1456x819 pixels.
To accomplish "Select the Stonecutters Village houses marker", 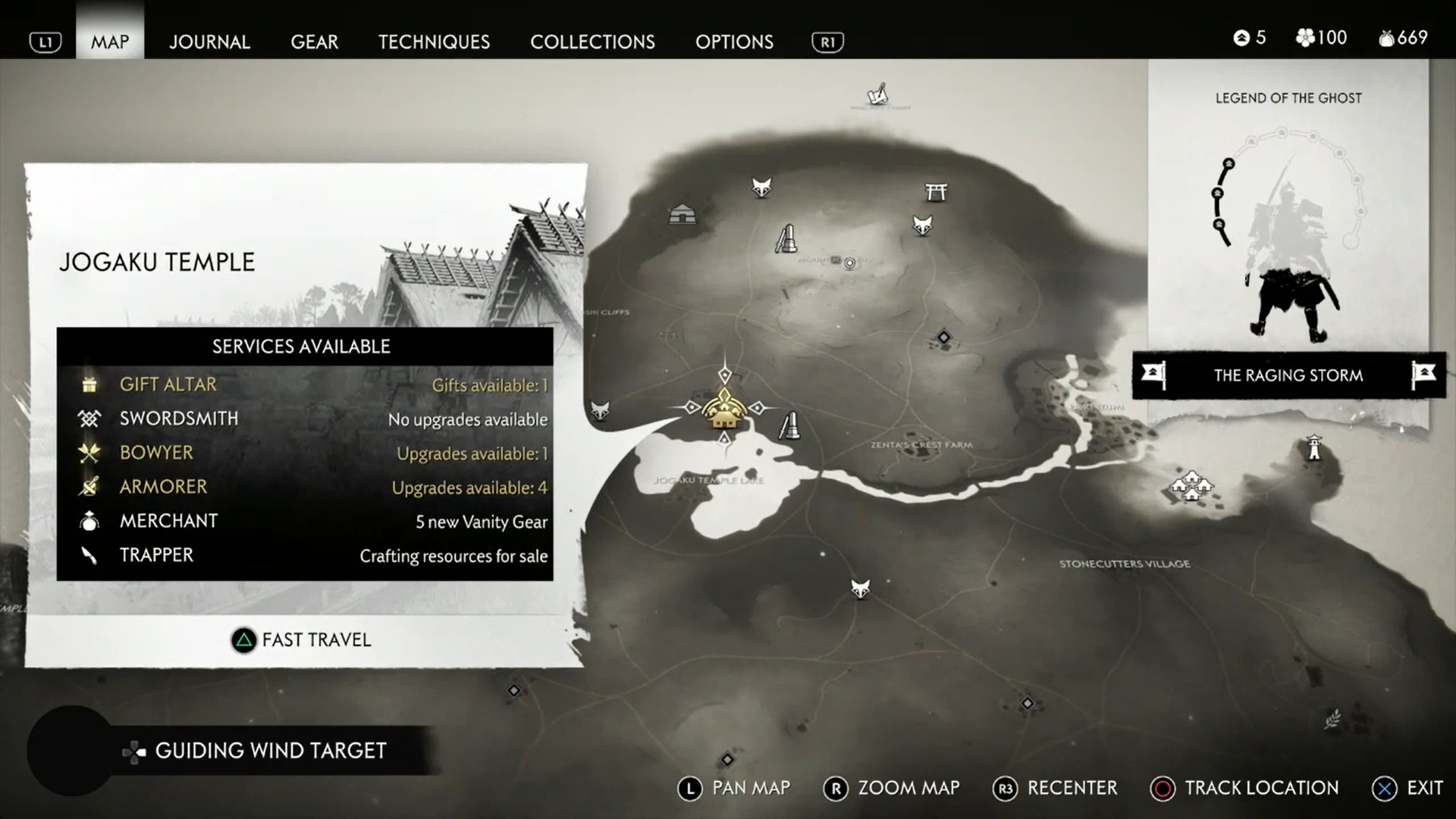I will [1191, 485].
